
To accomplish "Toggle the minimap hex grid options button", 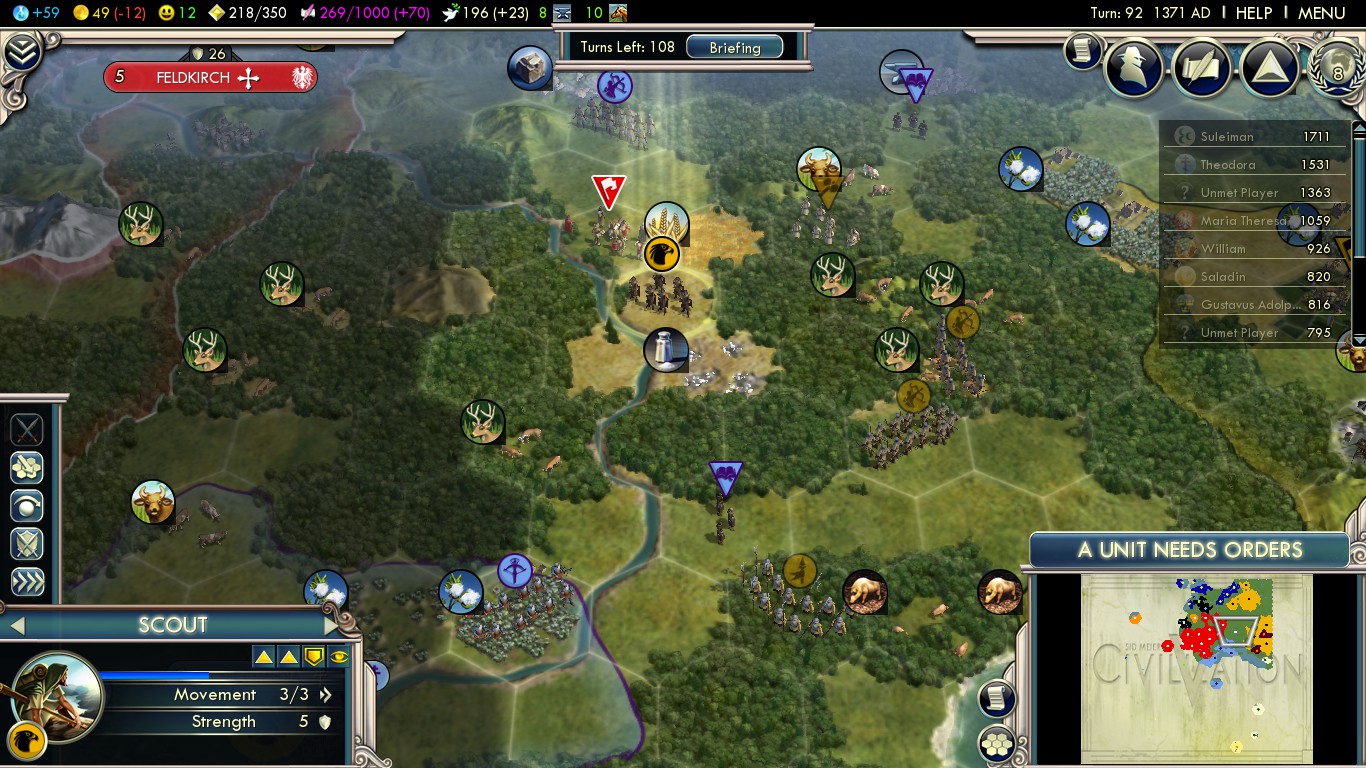I will [x=996, y=744].
